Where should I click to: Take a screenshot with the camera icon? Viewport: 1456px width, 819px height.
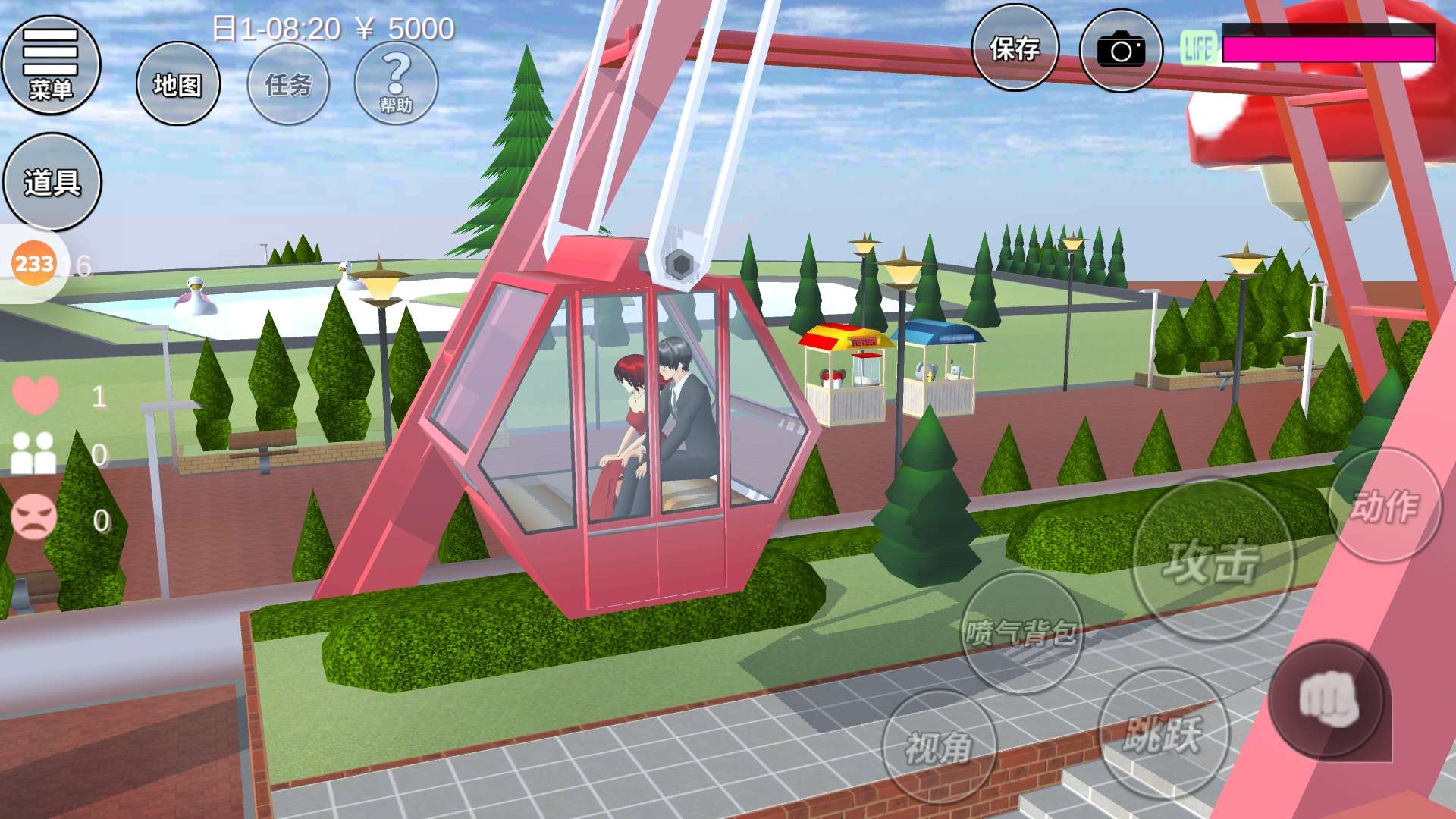click(x=1121, y=51)
